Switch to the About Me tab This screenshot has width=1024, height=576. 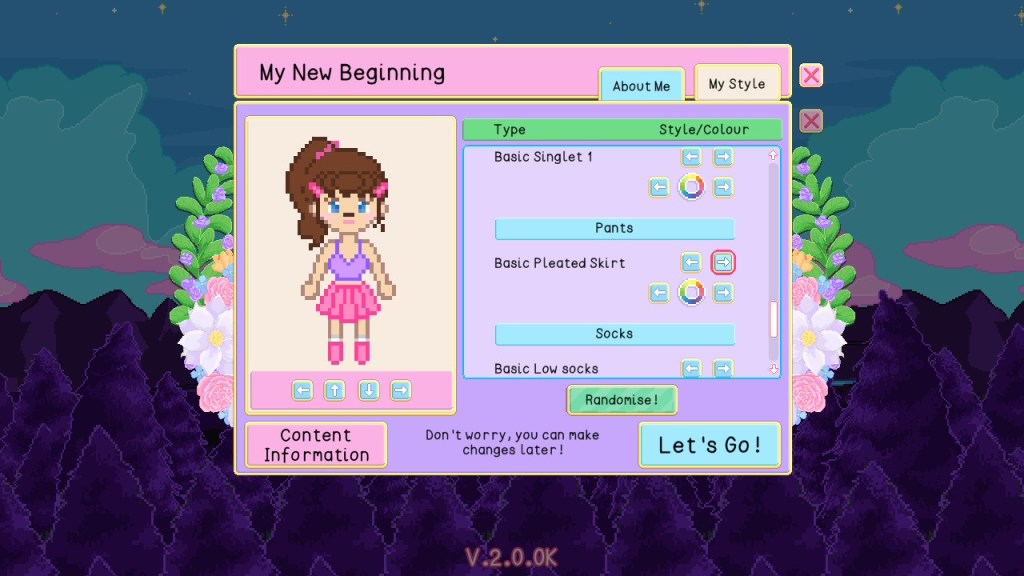pos(641,86)
